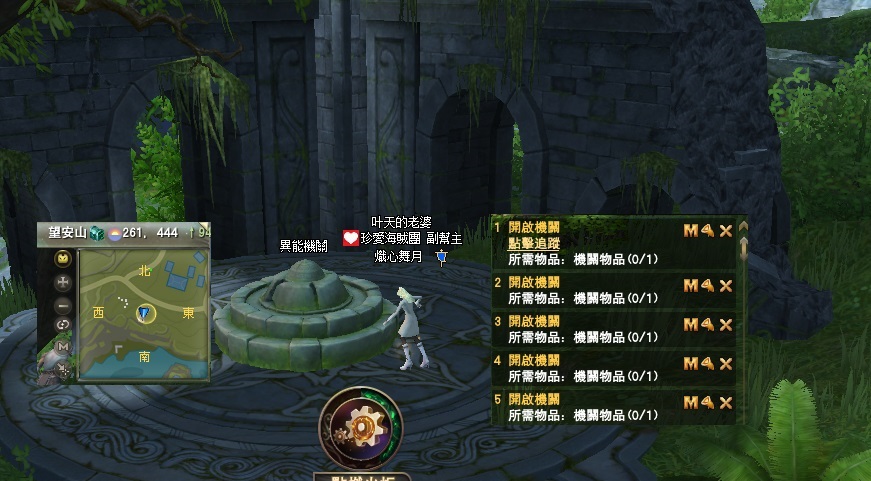Show quest 3 location via M icon
Screen dimensions: 871x481
tap(690, 325)
